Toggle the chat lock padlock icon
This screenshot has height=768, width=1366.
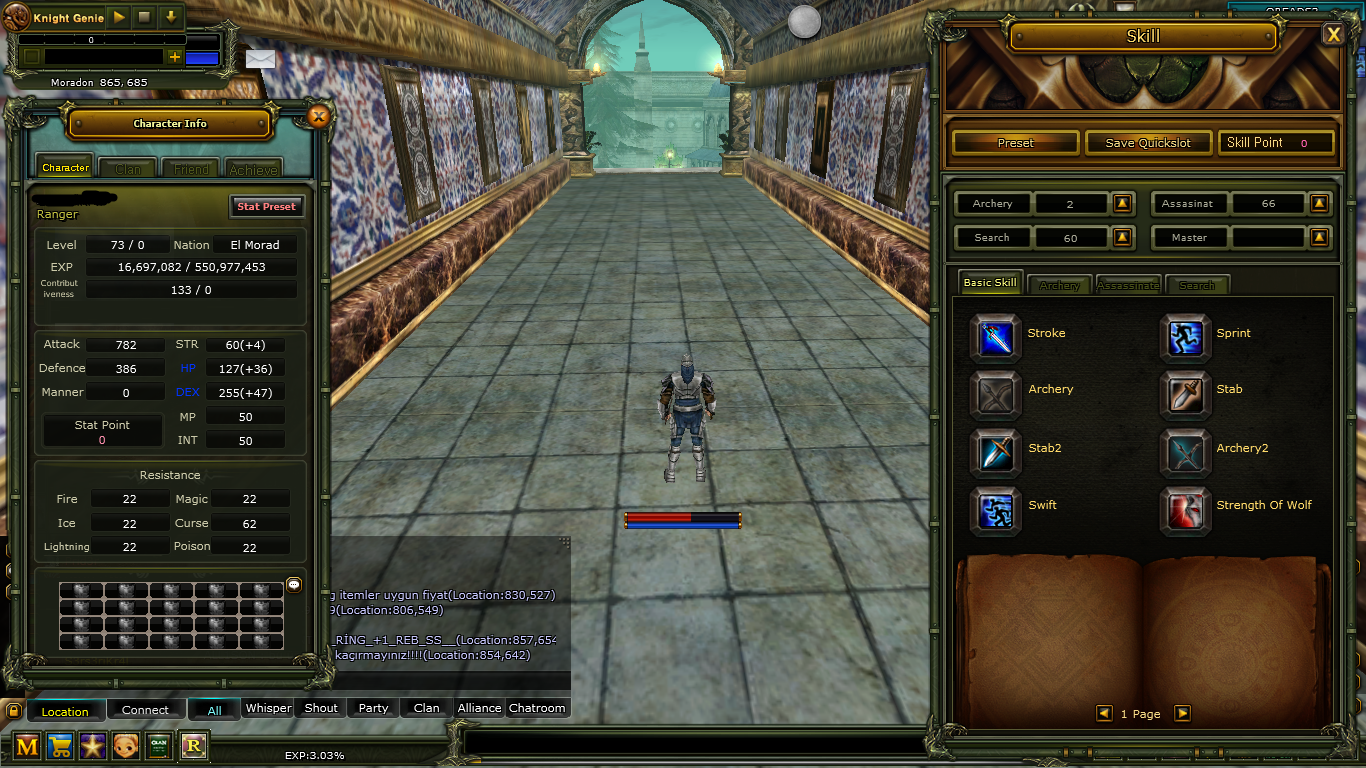click(x=12, y=710)
